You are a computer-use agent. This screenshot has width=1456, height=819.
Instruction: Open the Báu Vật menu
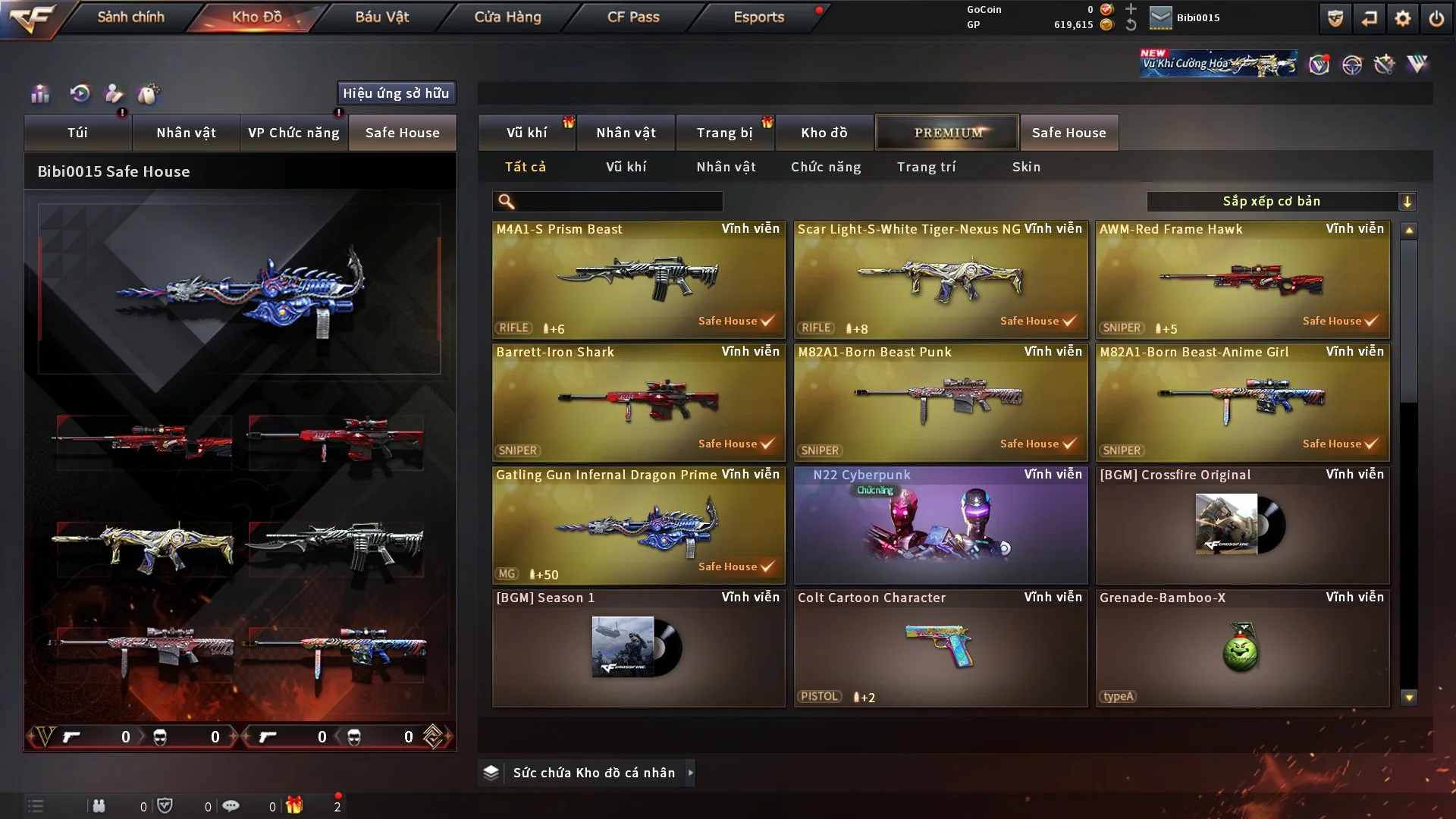[x=381, y=17]
